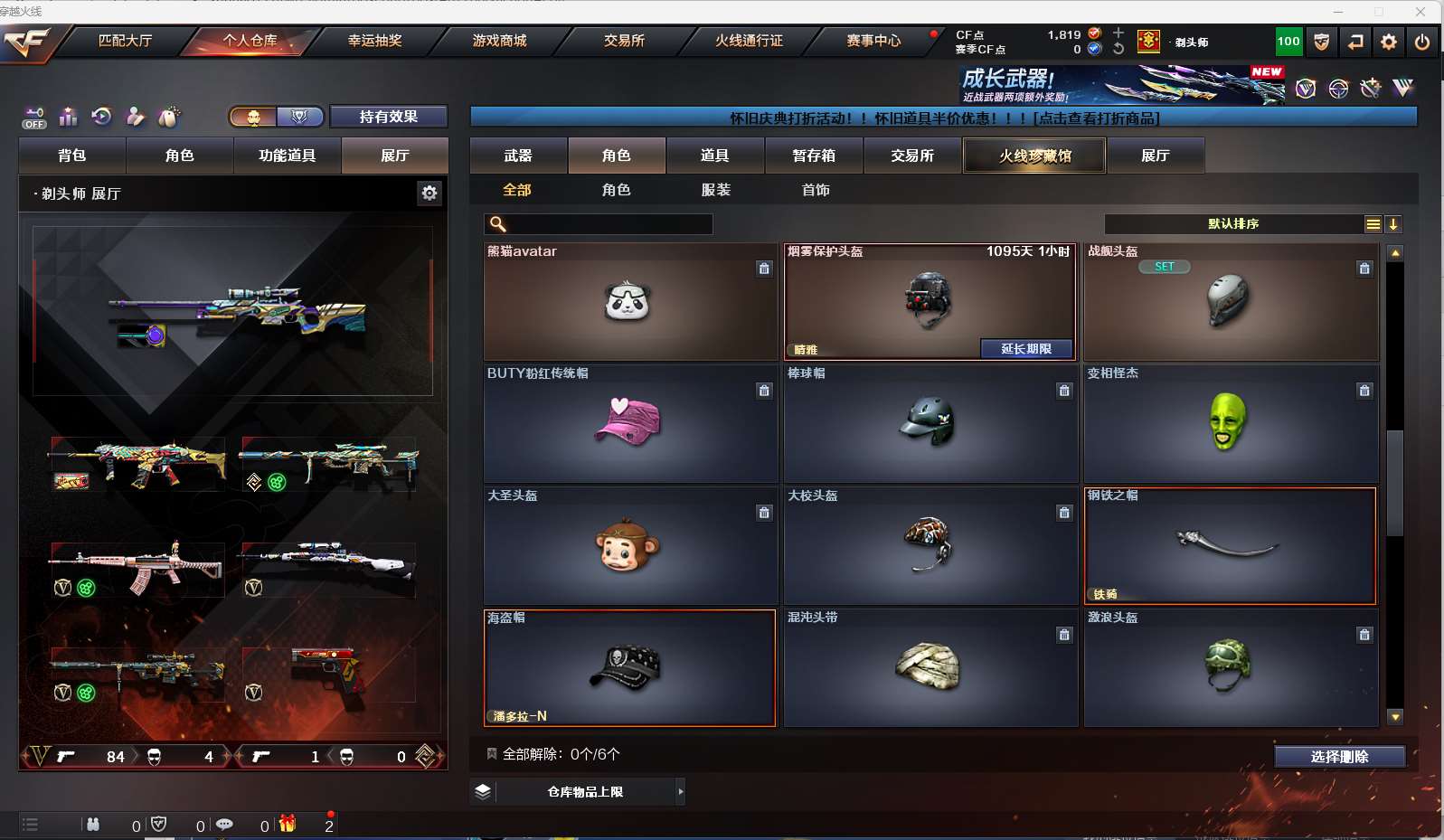Open the 默认排序 sort dropdown

tap(1233, 224)
